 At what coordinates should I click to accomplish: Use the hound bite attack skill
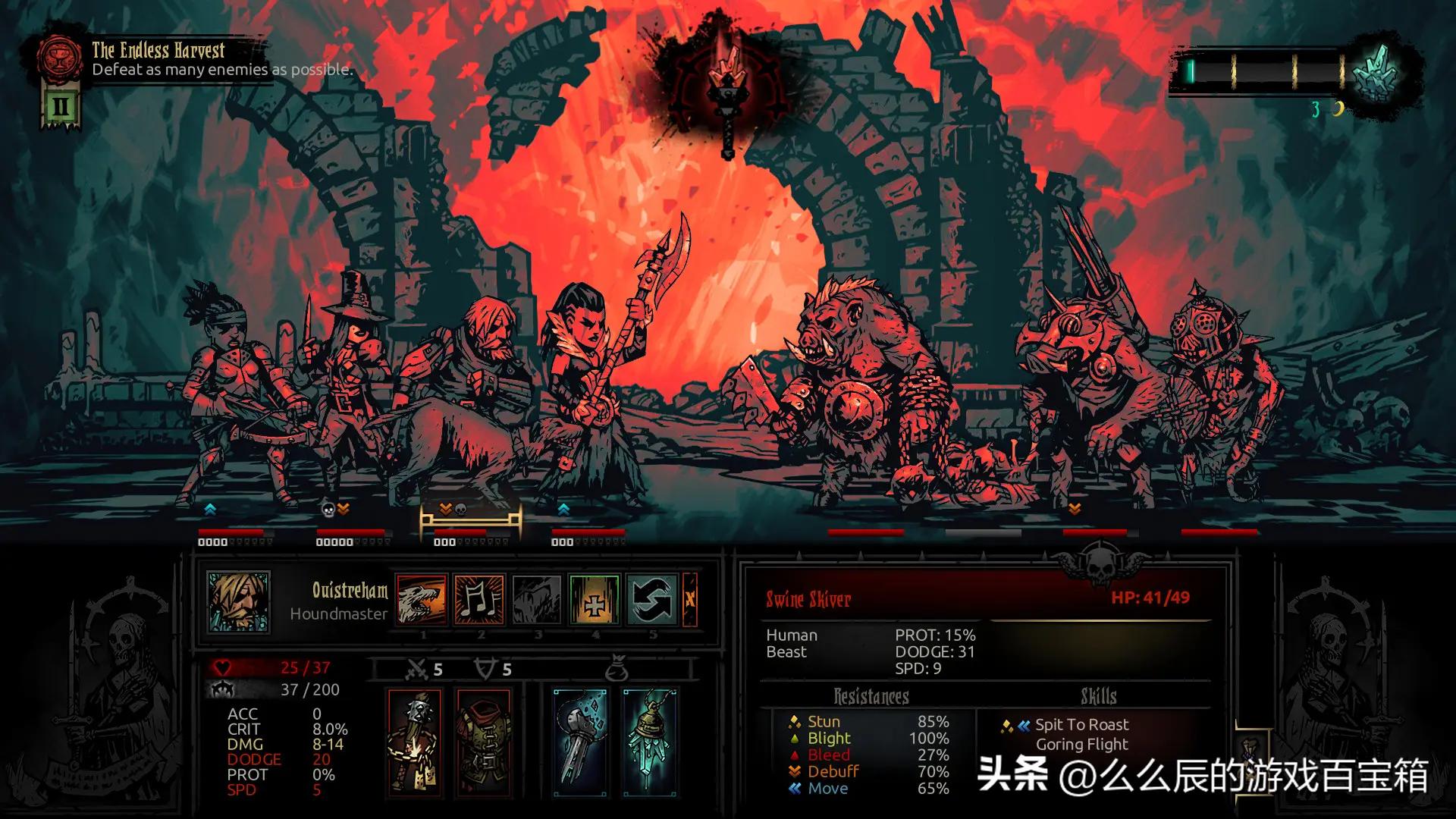(x=422, y=599)
